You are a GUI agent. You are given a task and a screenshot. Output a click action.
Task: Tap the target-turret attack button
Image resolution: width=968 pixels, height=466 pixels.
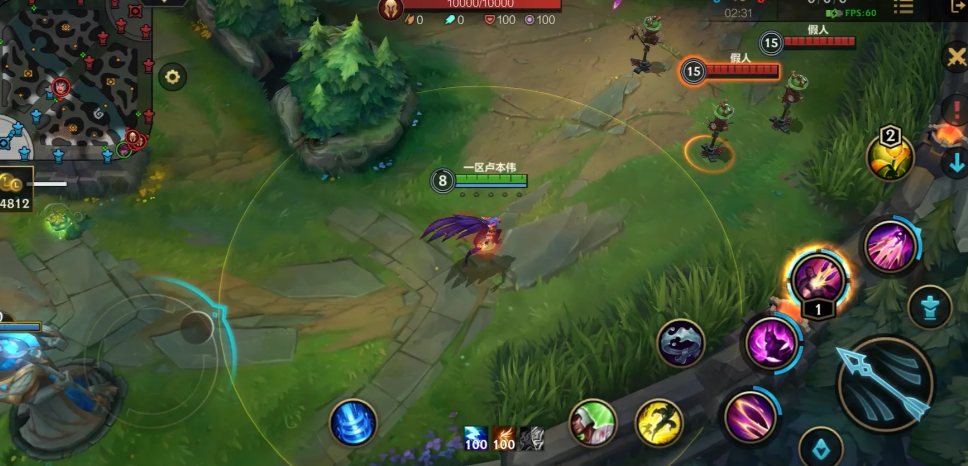coord(929,306)
